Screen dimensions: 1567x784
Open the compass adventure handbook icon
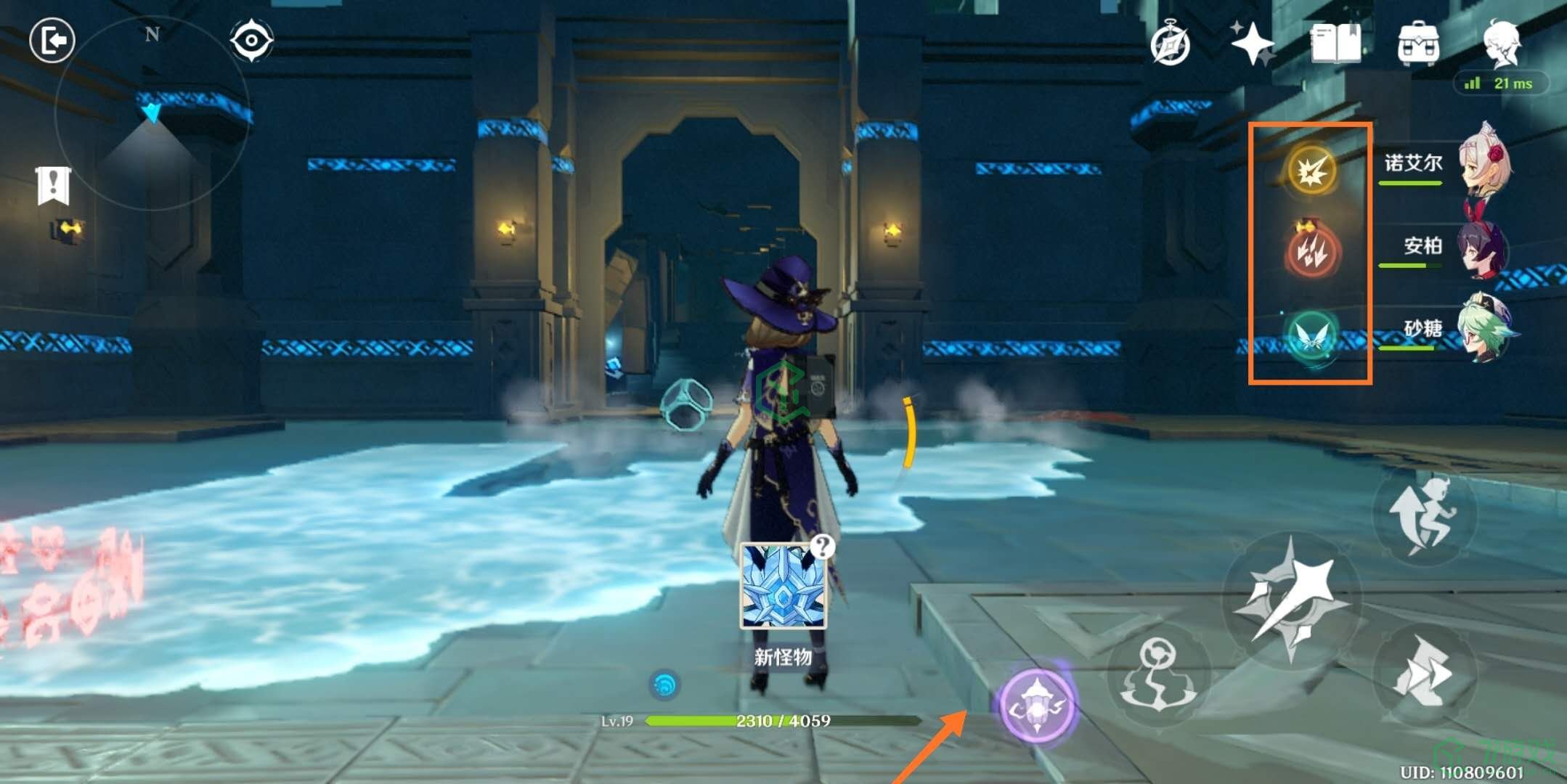pos(1171,45)
